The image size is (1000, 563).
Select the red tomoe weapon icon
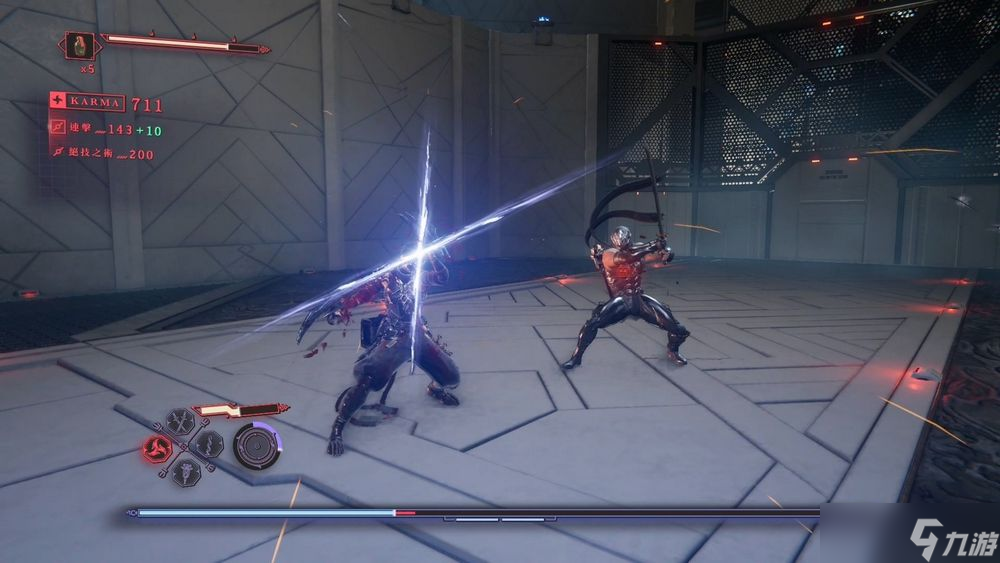(157, 447)
